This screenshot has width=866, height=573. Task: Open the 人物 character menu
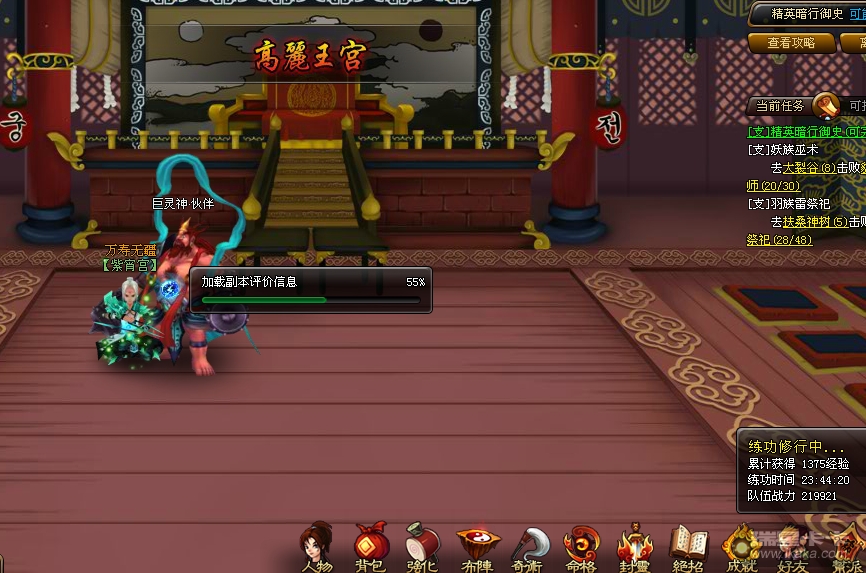316,545
